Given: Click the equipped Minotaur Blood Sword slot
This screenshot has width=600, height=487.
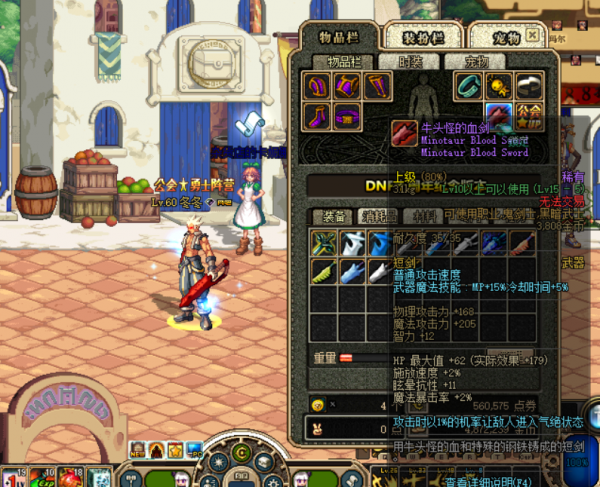Looking at the screenshot, I should click(497, 113).
